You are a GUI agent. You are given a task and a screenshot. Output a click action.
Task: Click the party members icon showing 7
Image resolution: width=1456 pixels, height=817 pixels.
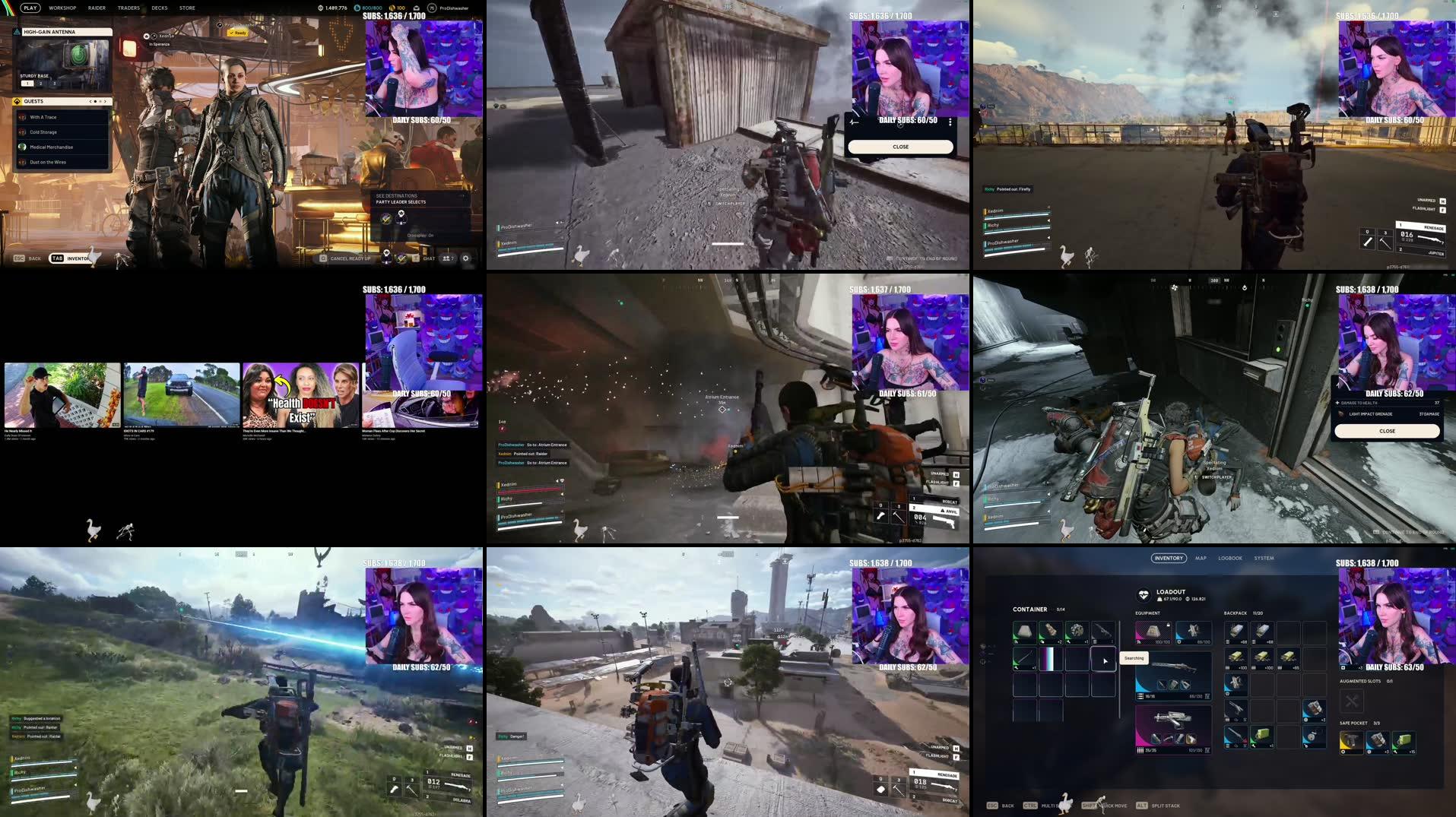click(446, 258)
